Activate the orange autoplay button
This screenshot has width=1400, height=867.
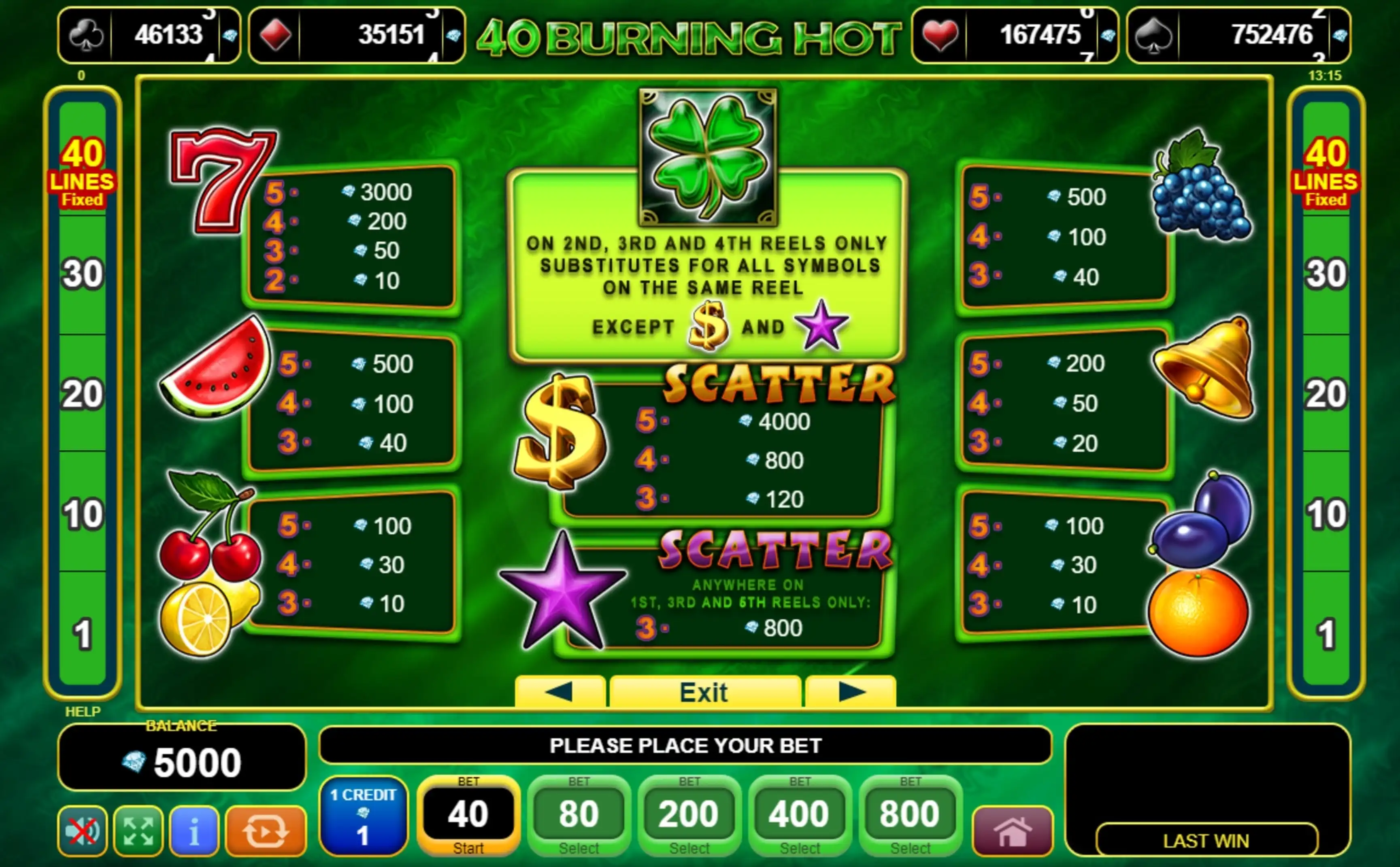click(266, 831)
